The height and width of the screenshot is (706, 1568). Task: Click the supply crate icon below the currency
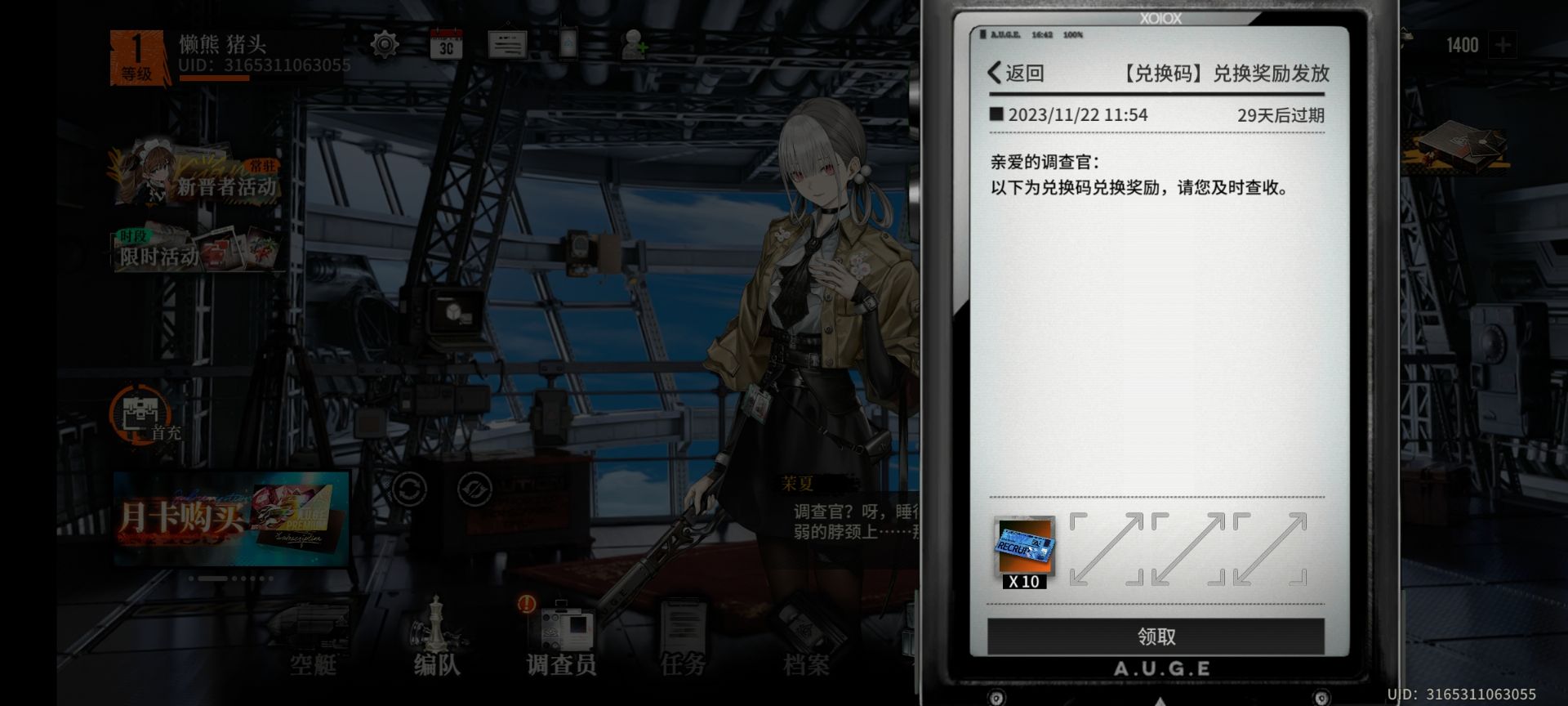click(1462, 147)
